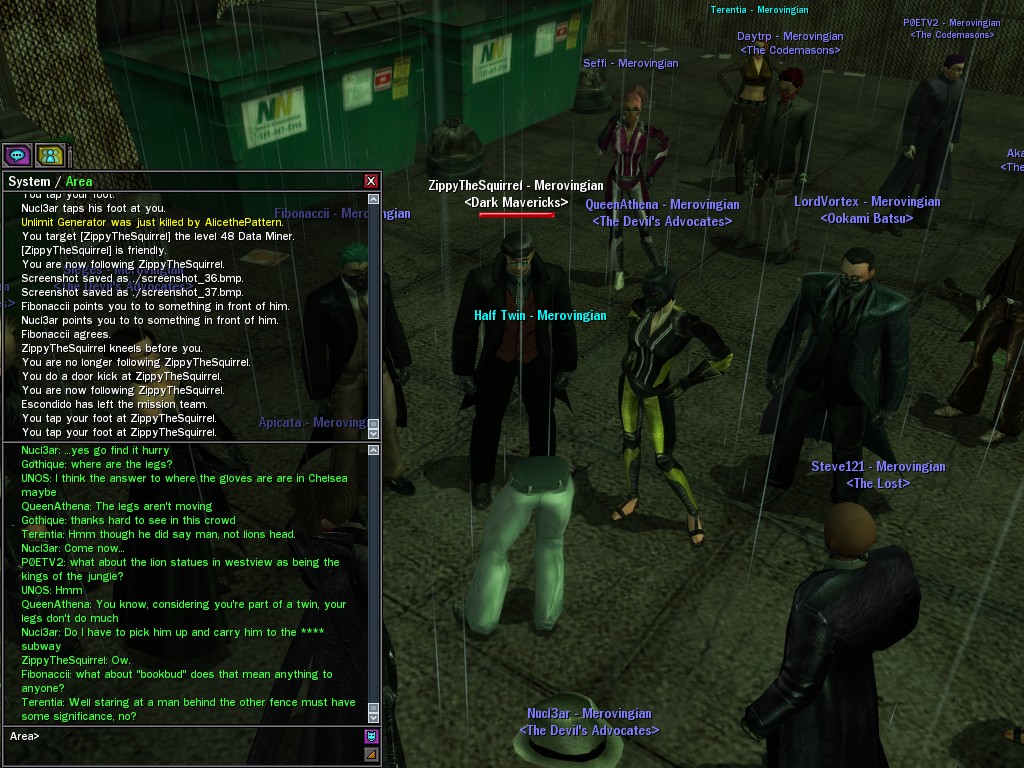Image resolution: width=1024 pixels, height=768 pixels.
Task: Select the green Area tab label
Action: click(79, 182)
